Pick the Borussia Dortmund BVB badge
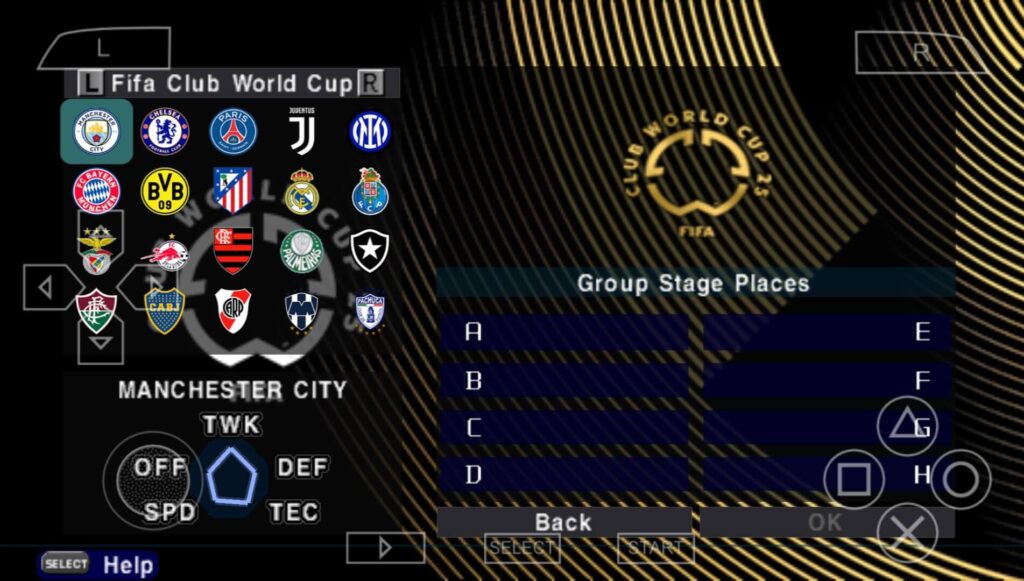1024x581 pixels. coord(165,191)
